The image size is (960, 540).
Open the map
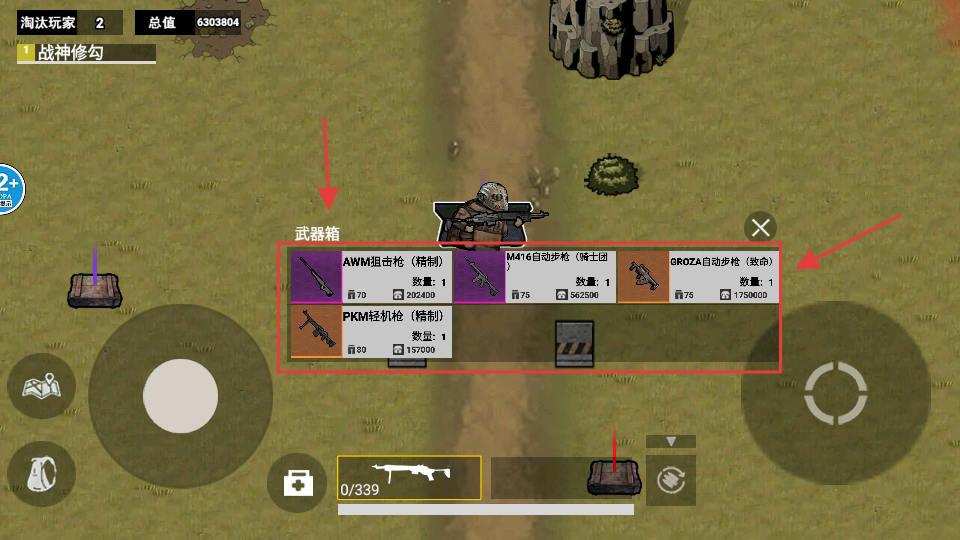pyautogui.click(x=42, y=385)
